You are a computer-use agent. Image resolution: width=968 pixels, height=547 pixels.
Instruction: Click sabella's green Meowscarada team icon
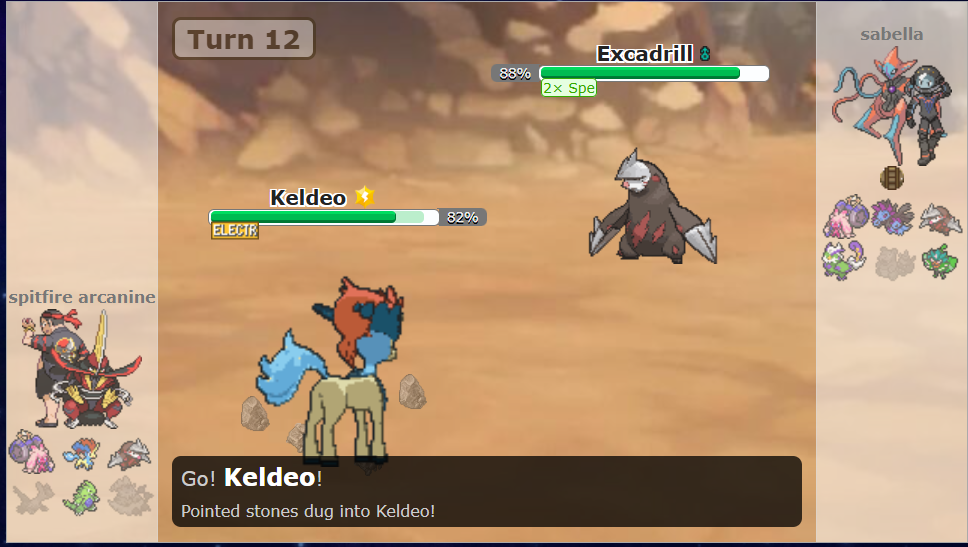coord(940,261)
